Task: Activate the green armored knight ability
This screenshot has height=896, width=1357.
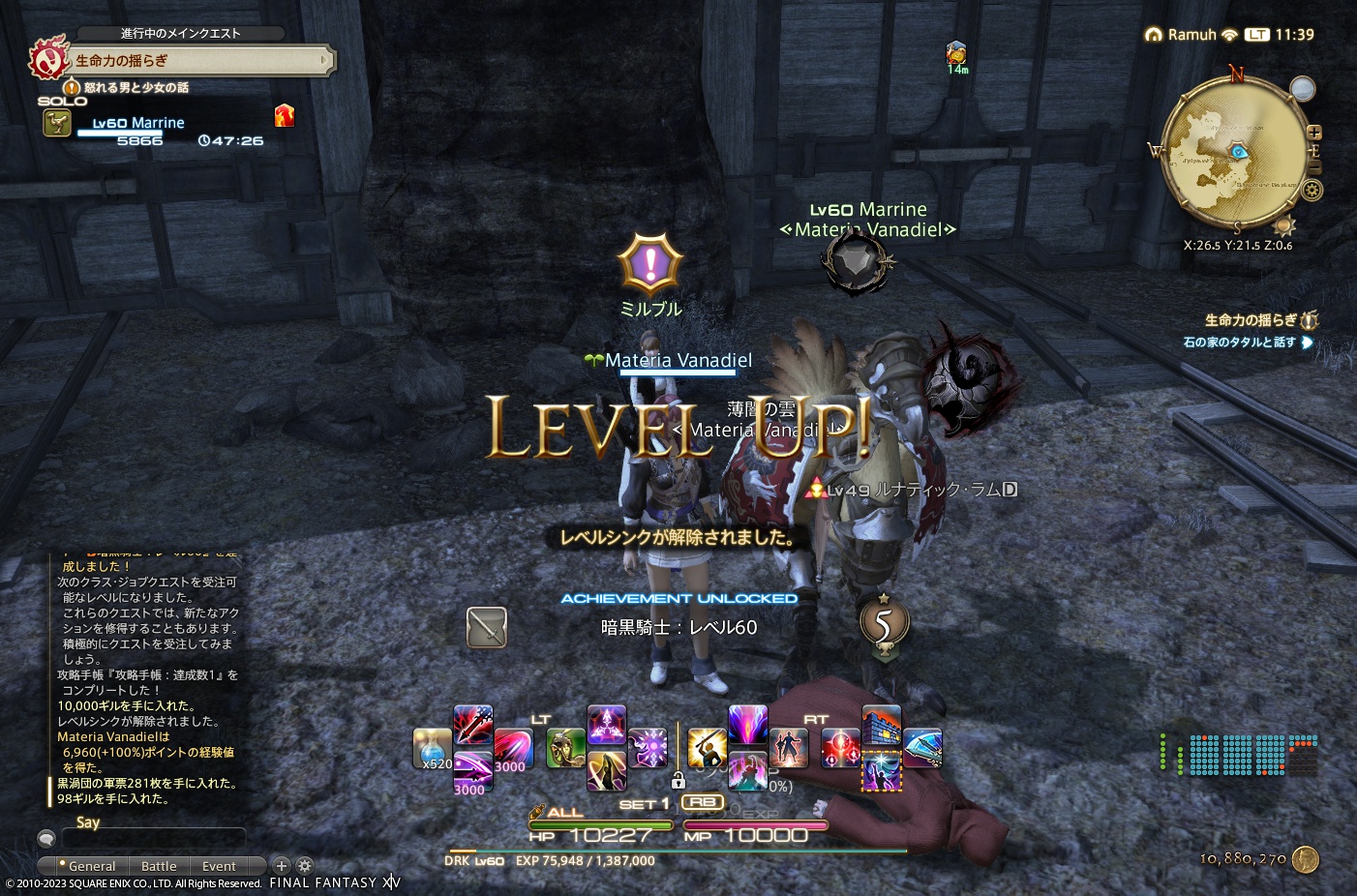Action: (x=565, y=749)
